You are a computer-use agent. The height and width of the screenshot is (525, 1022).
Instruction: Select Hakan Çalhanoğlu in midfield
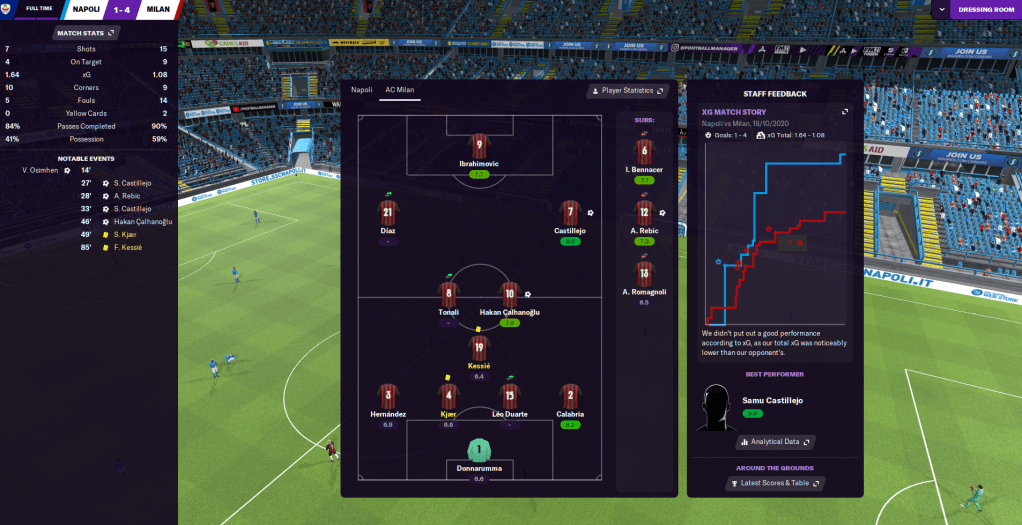tap(509, 298)
